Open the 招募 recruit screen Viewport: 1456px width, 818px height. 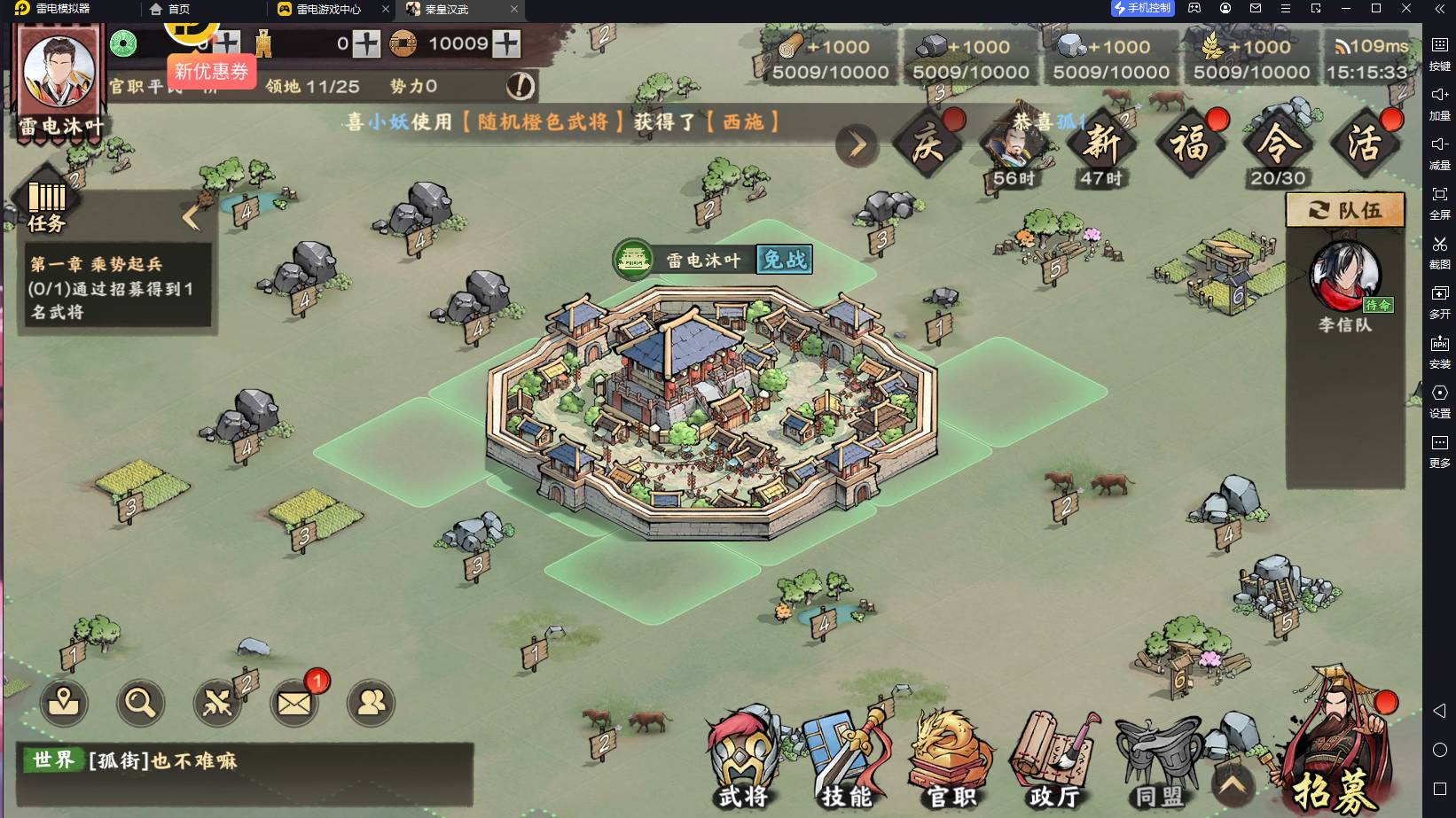(x=1334, y=753)
